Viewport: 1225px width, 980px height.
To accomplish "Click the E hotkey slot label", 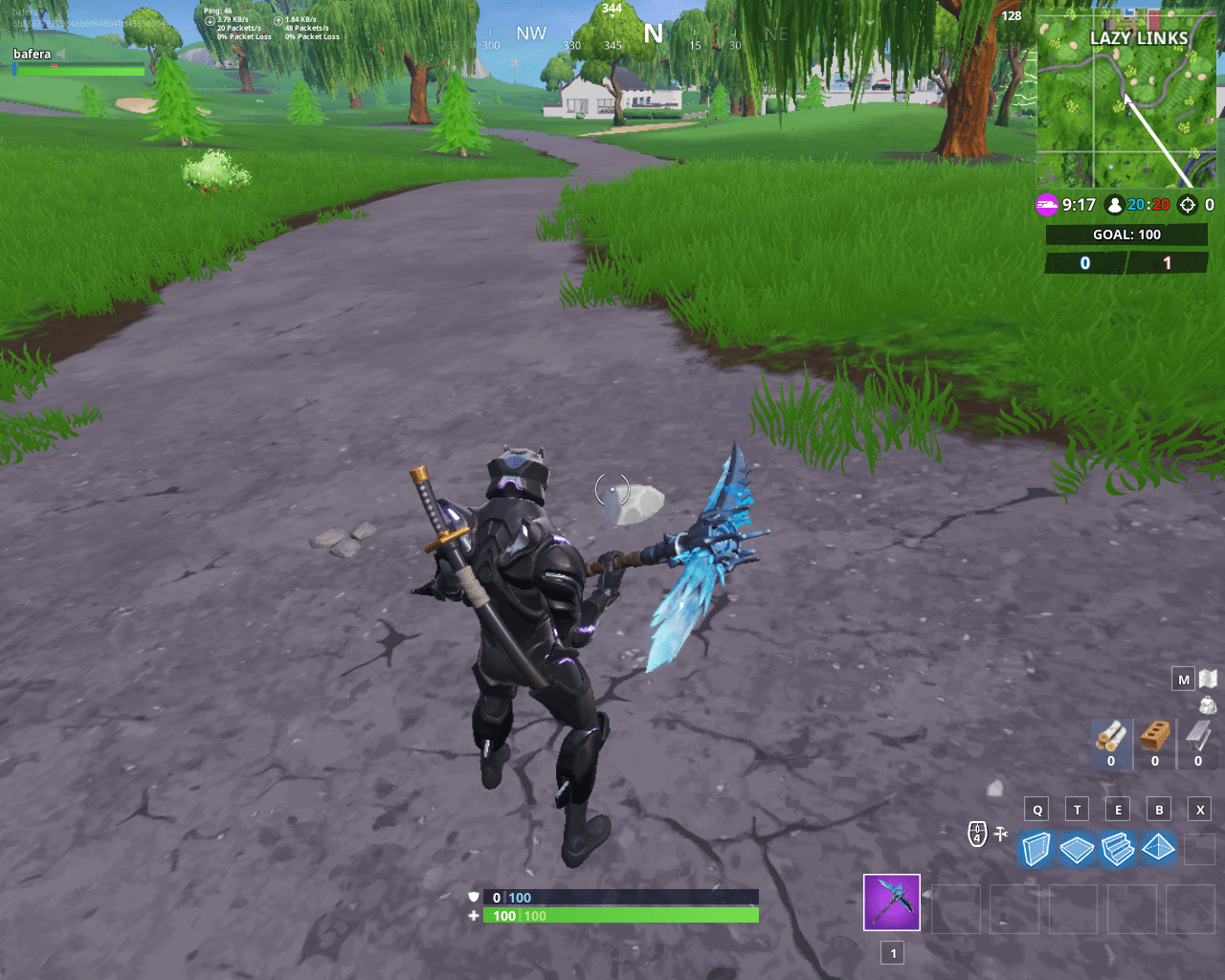I will [x=1117, y=808].
